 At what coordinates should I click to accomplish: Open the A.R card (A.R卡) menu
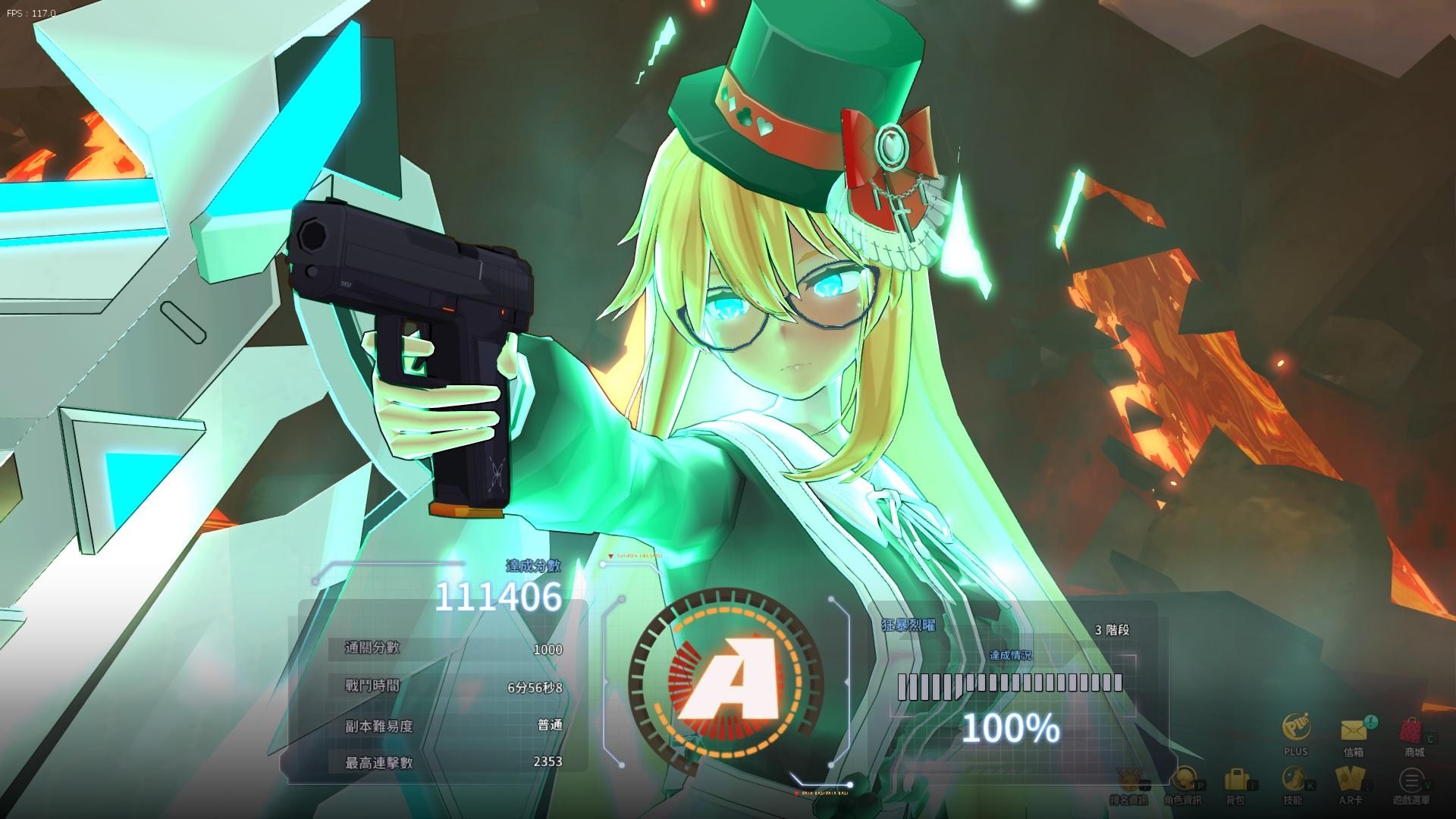click(1351, 779)
